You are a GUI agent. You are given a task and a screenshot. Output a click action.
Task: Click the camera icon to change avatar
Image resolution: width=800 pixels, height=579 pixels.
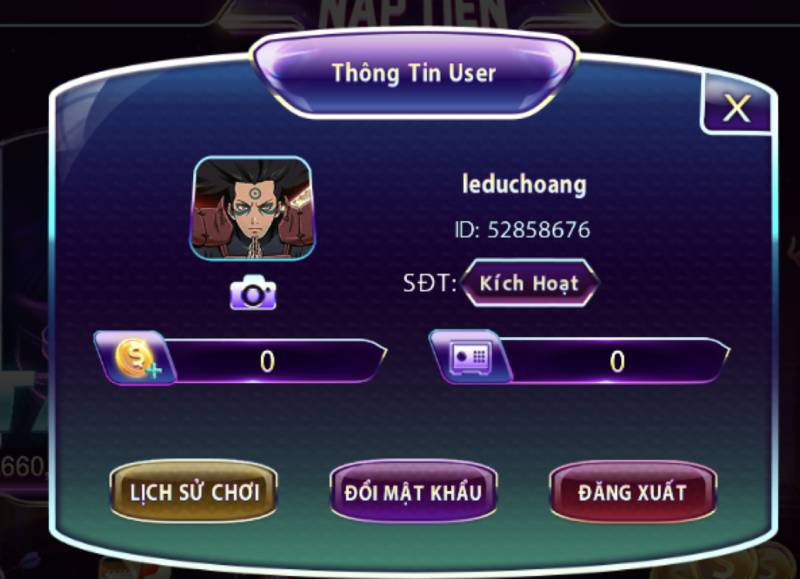[253, 293]
